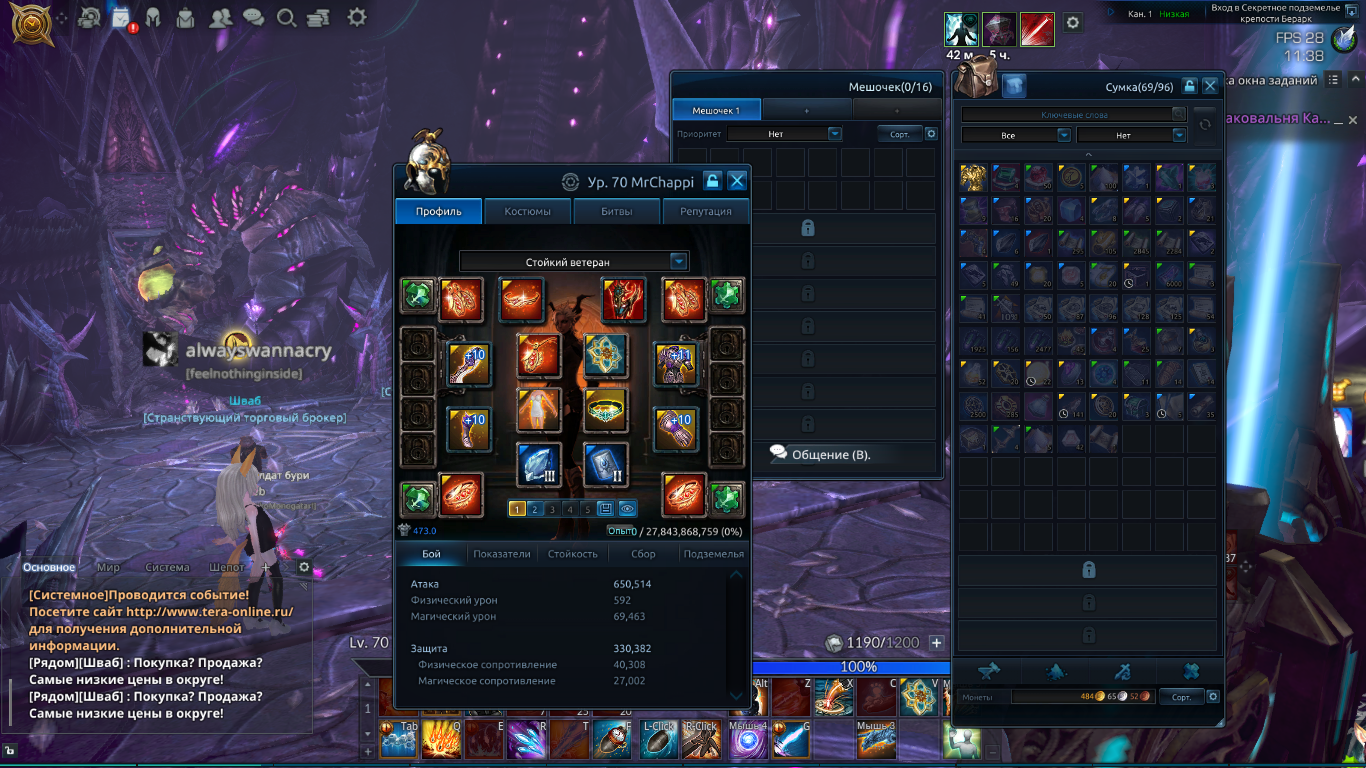Toggle the eye icon below equipment
Image resolution: width=1366 pixels, height=768 pixels.
627,509
